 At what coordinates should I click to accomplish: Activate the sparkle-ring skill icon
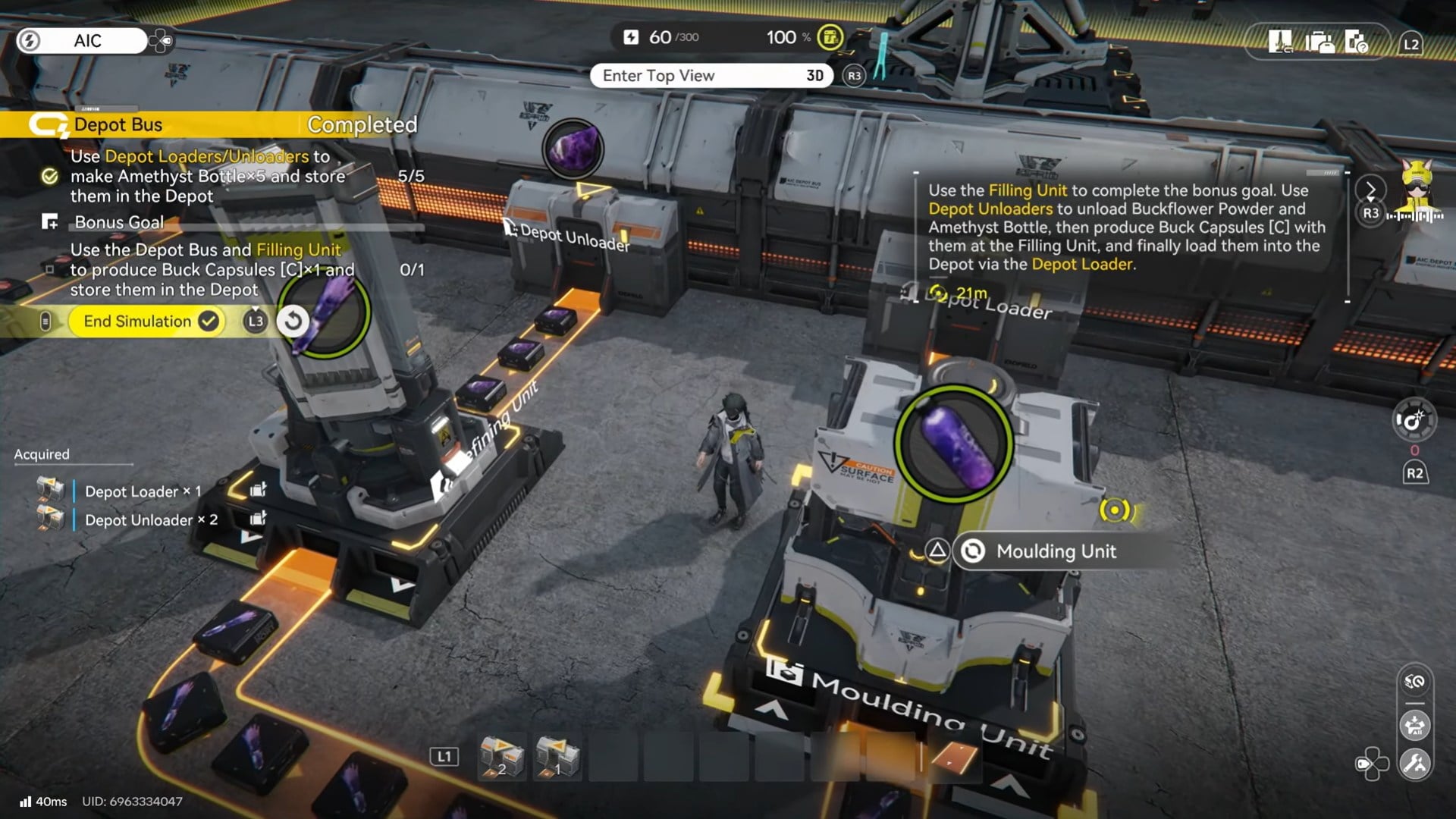[1414, 419]
